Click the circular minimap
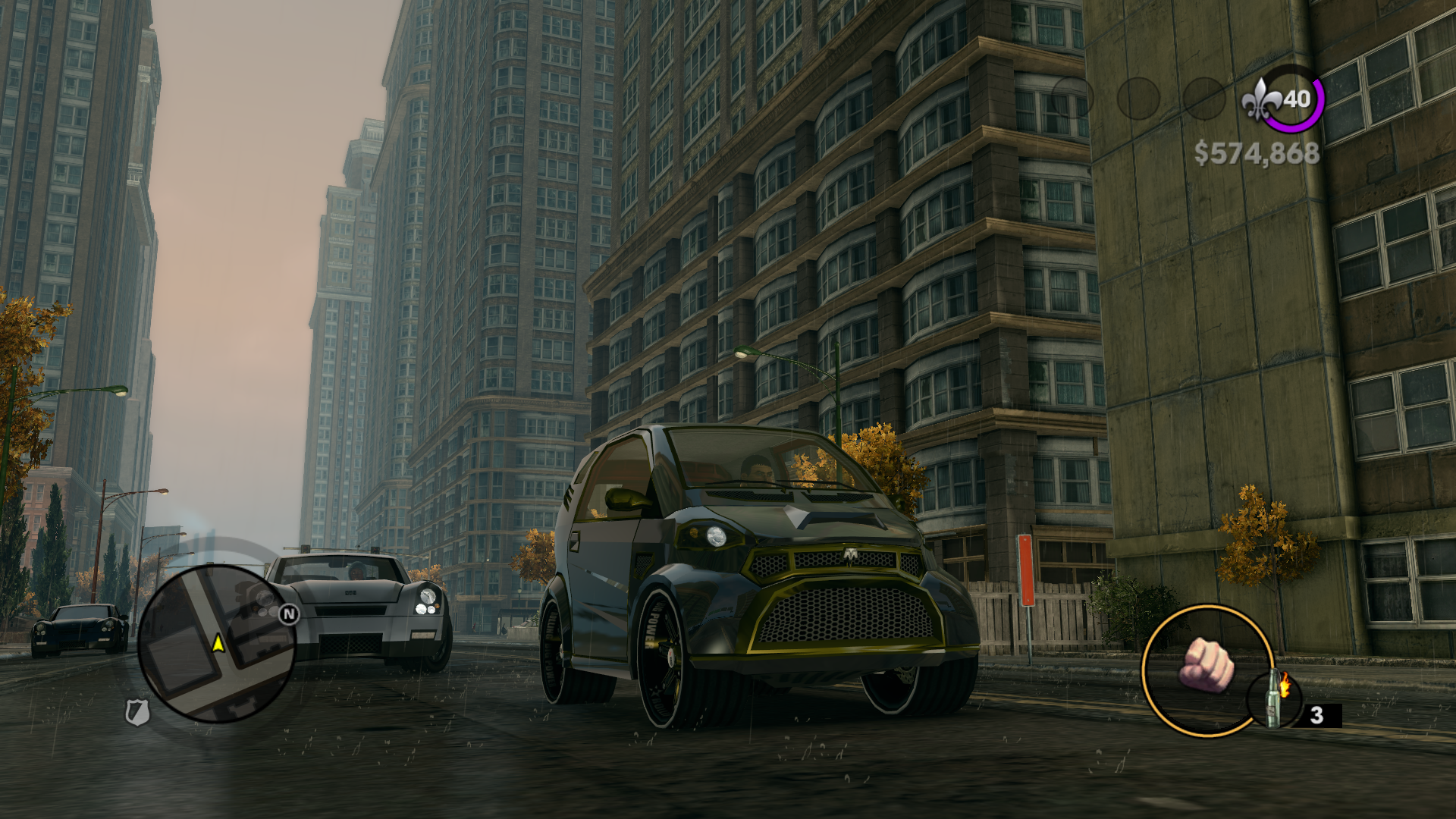 (216, 644)
